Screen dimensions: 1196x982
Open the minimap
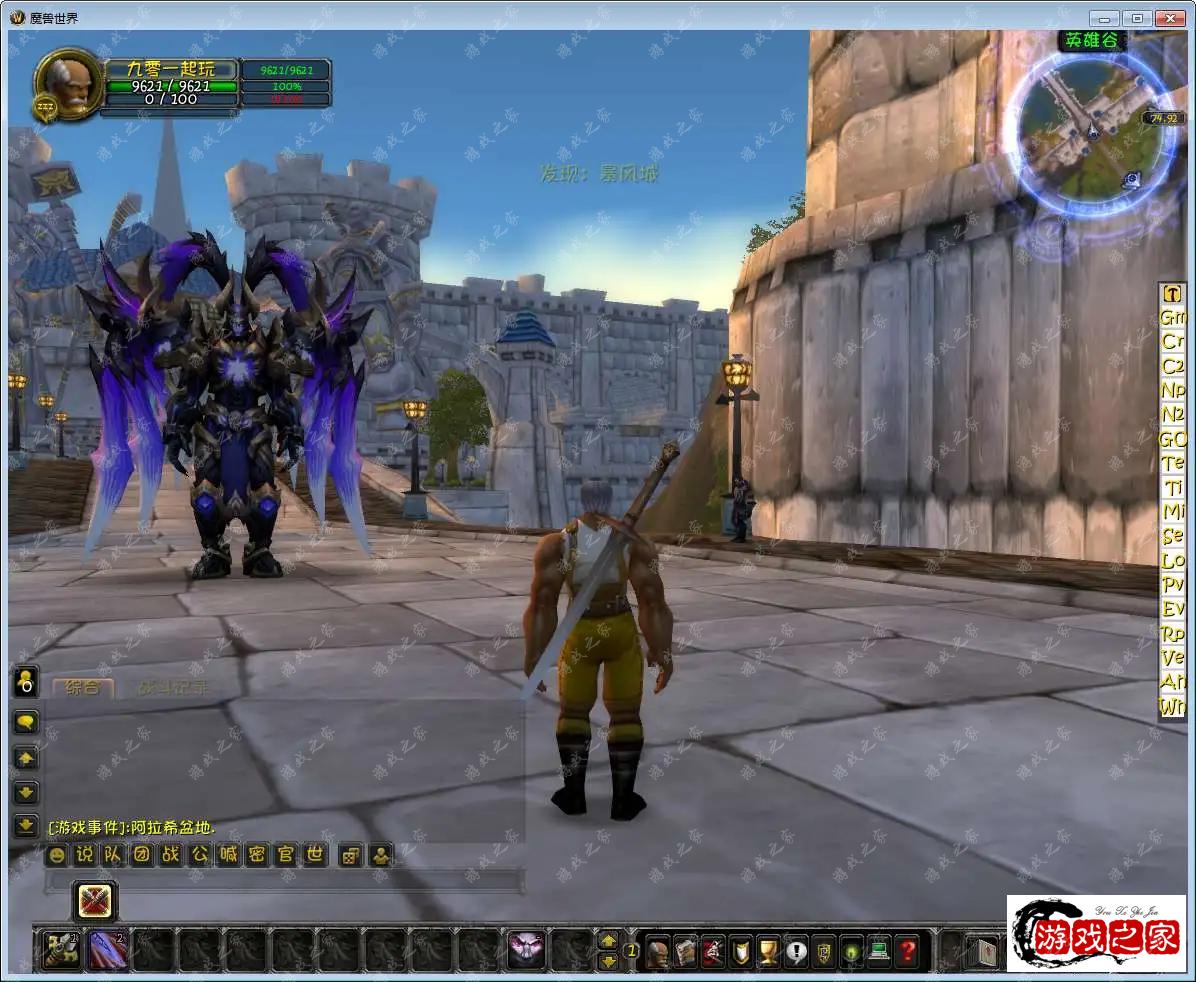pos(1089,129)
